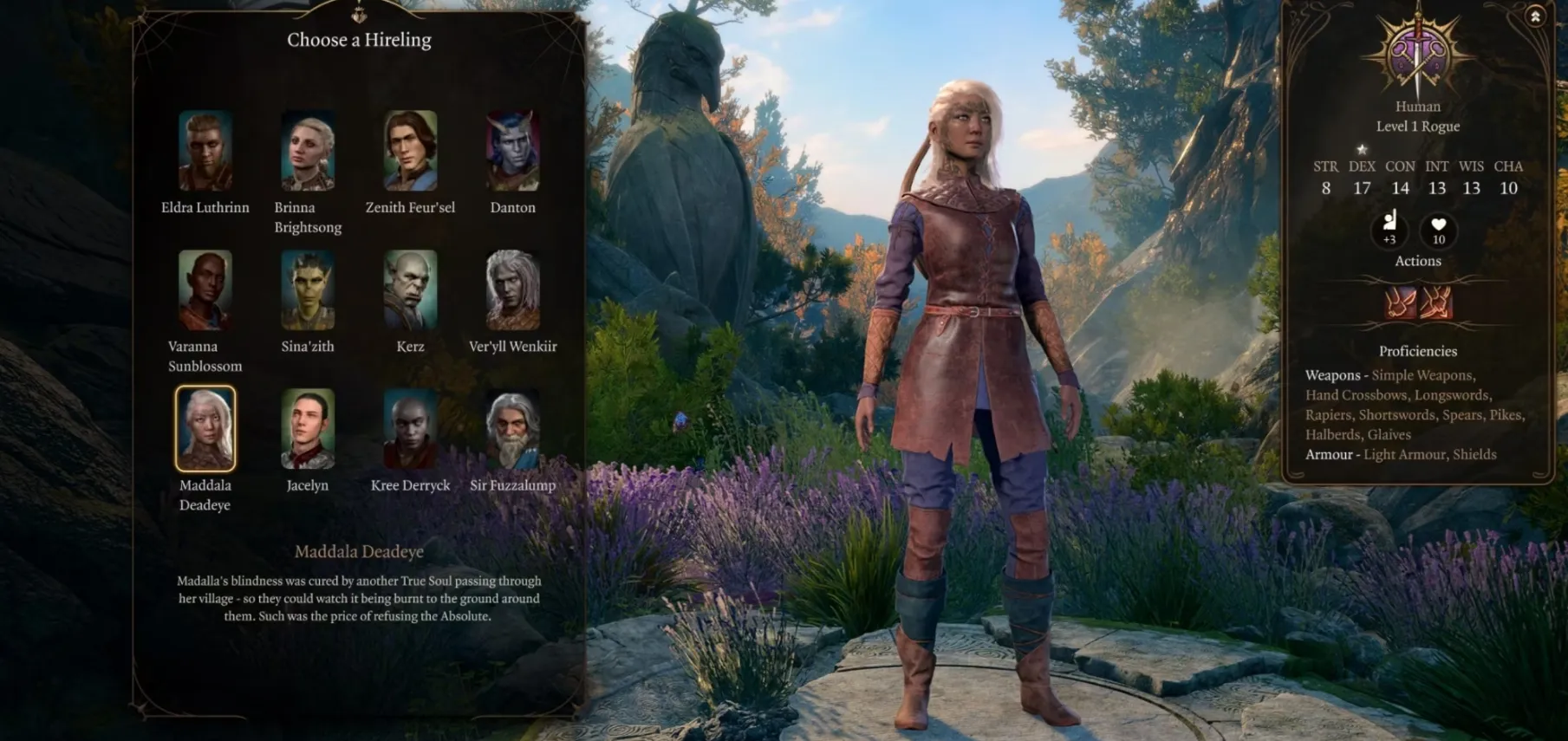Select the tiefling hireling Danton
This screenshot has height=741, width=1568.
coord(513,151)
